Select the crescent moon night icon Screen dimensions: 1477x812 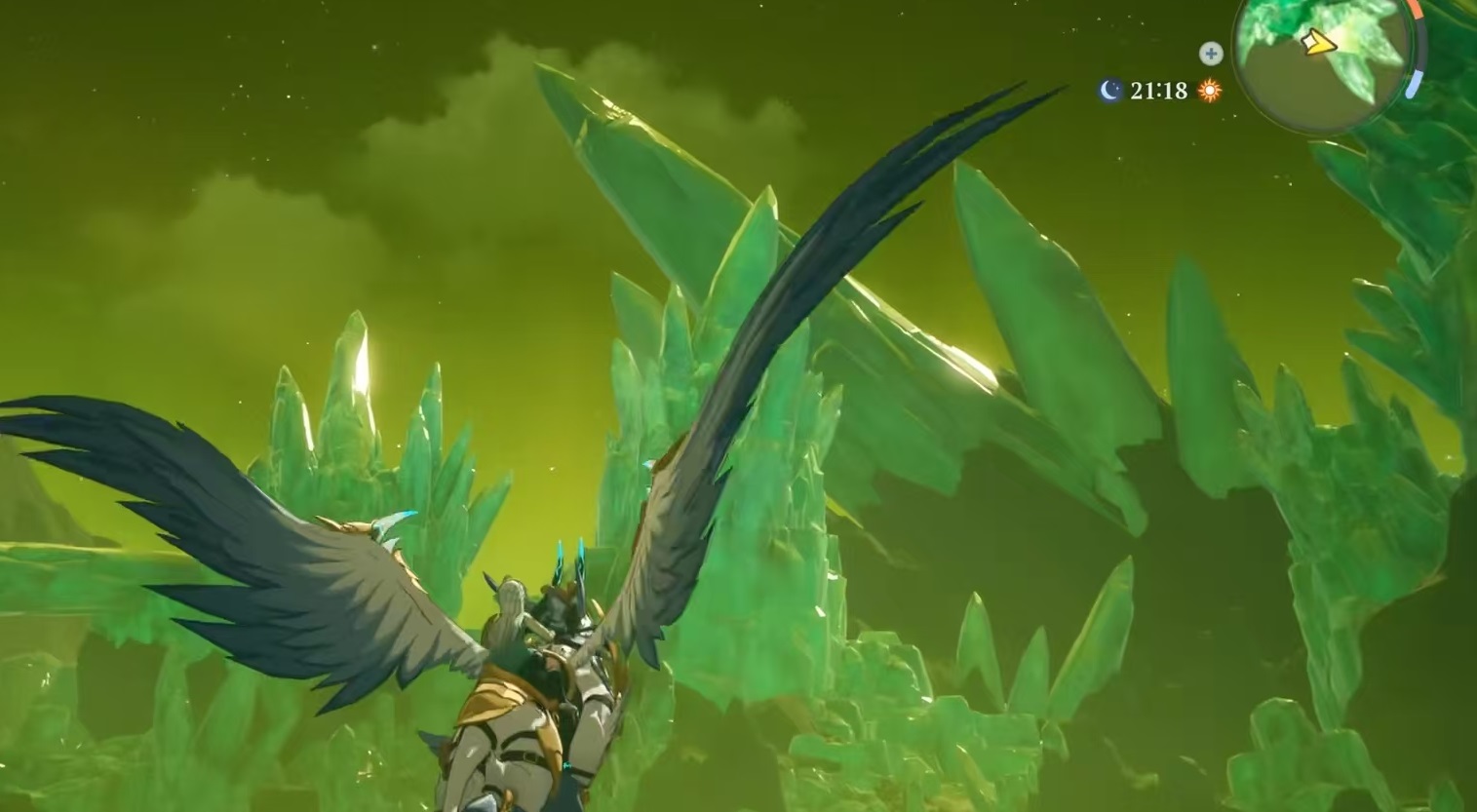point(1110,91)
